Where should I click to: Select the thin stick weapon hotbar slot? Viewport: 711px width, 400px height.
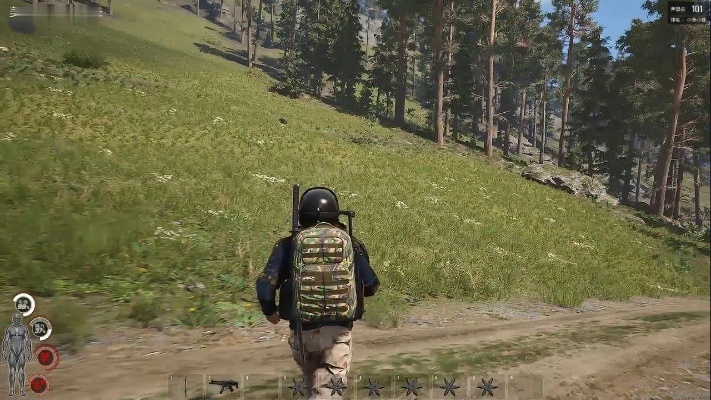pos(186,387)
